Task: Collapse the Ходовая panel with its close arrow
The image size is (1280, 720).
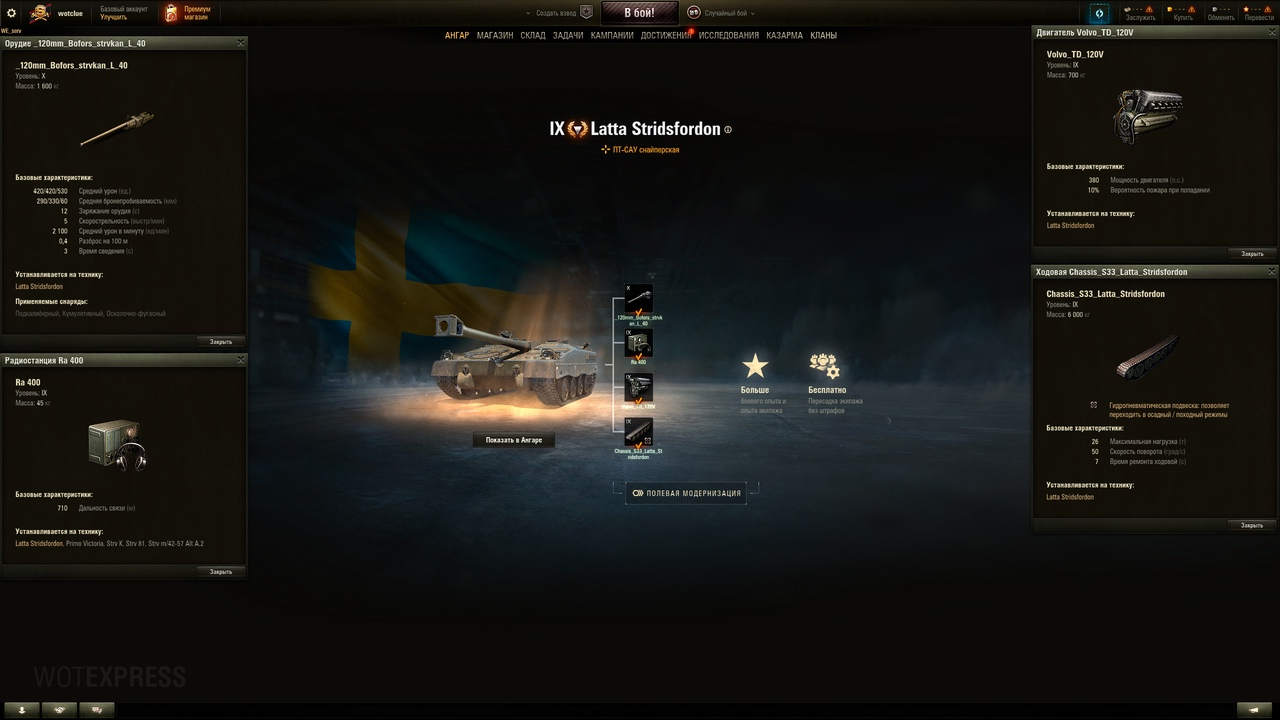Action: point(1272,271)
